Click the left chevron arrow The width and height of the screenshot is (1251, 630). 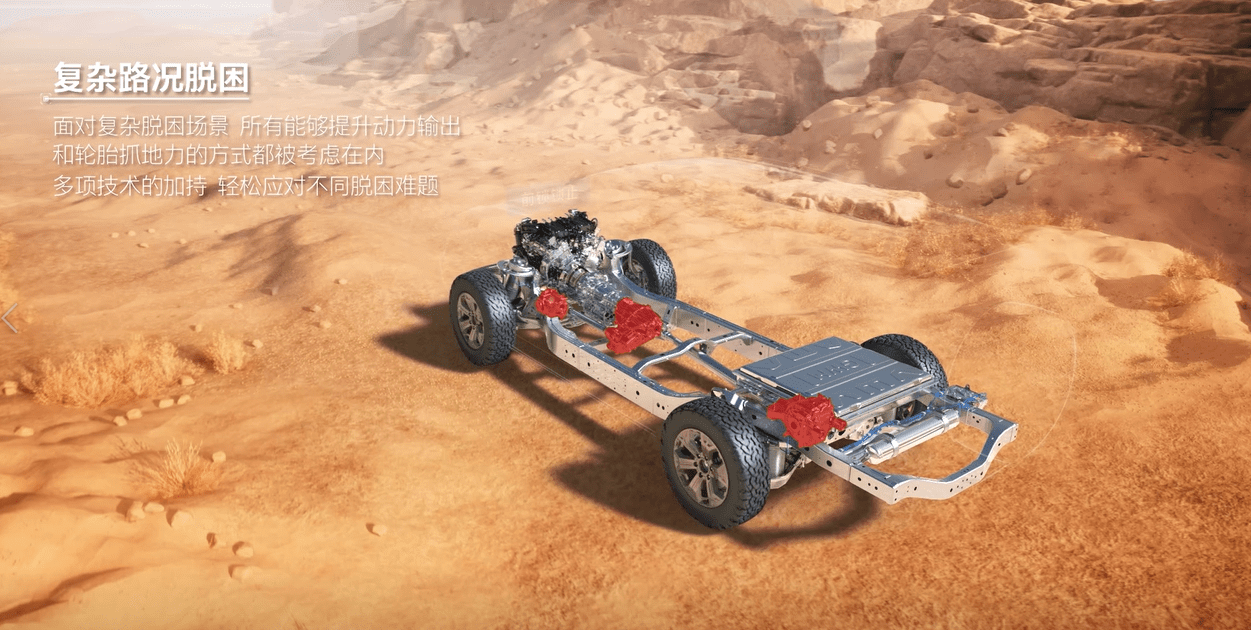click(x=9, y=318)
